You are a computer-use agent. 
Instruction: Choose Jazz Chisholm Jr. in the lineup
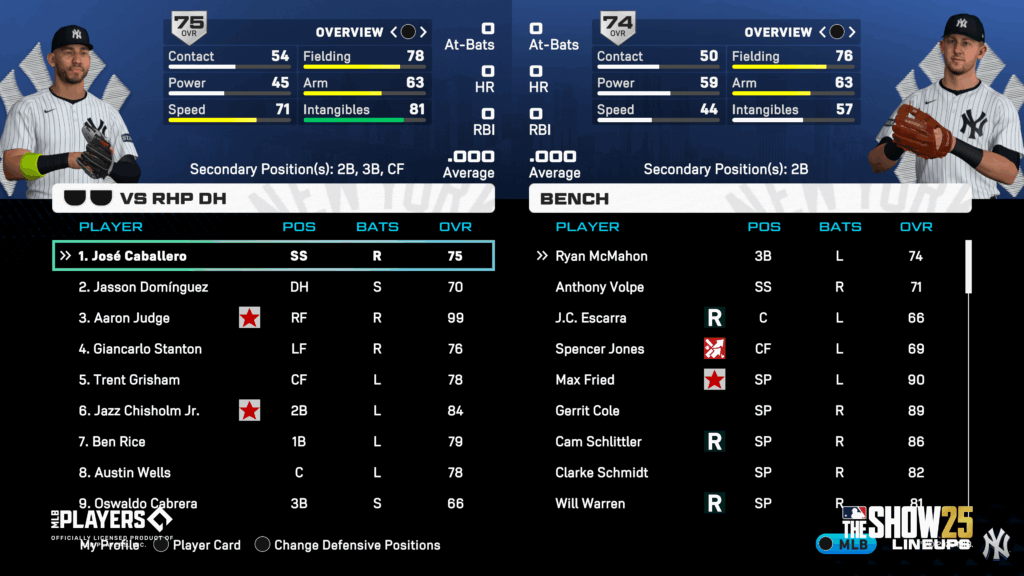pyautogui.click(x=272, y=411)
